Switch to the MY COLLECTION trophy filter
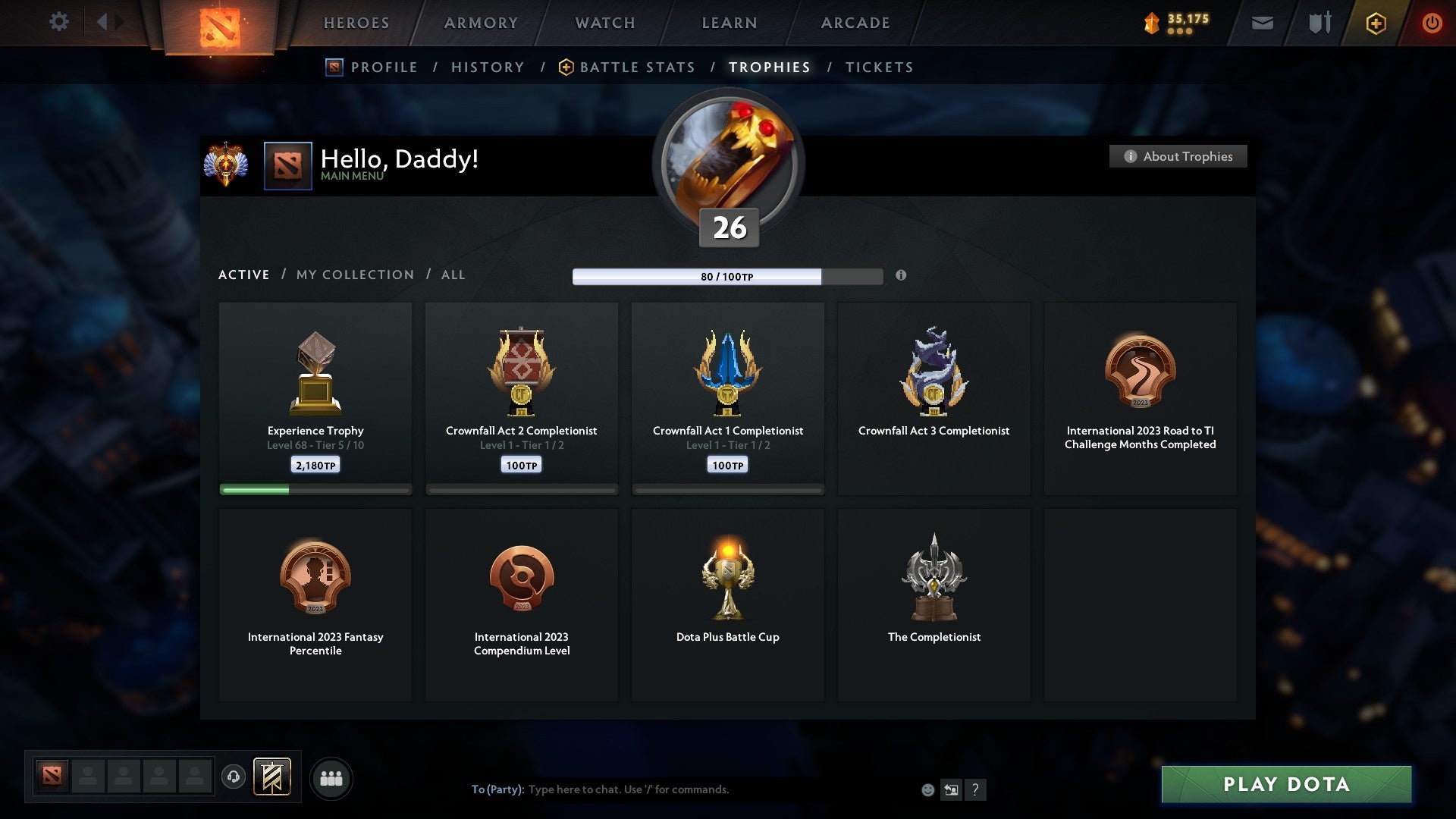Viewport: 1456px width, 819px height. click(x=353, y=275)
